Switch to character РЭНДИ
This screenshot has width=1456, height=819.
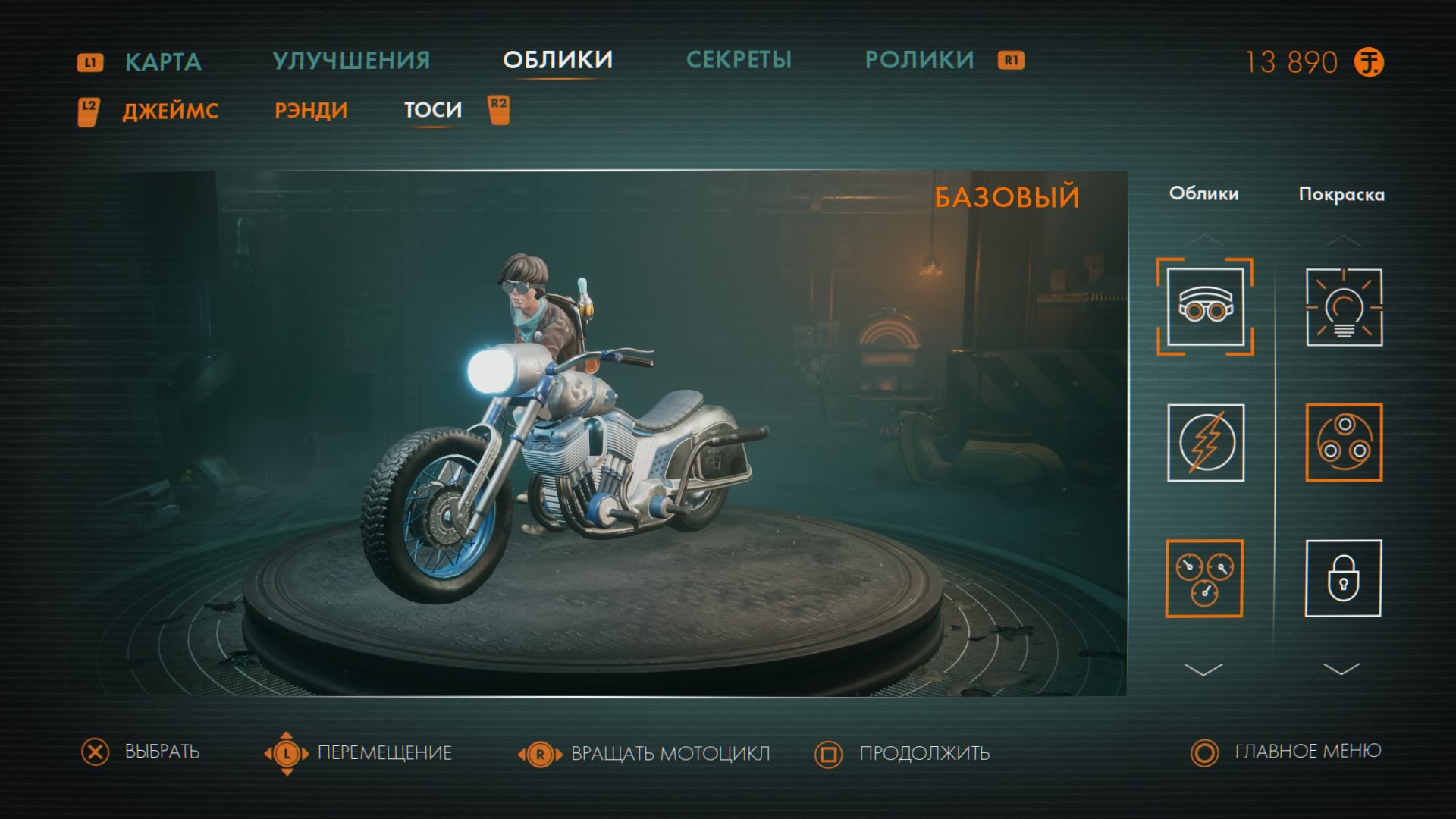pyautogui.click(x=311, y=111)
